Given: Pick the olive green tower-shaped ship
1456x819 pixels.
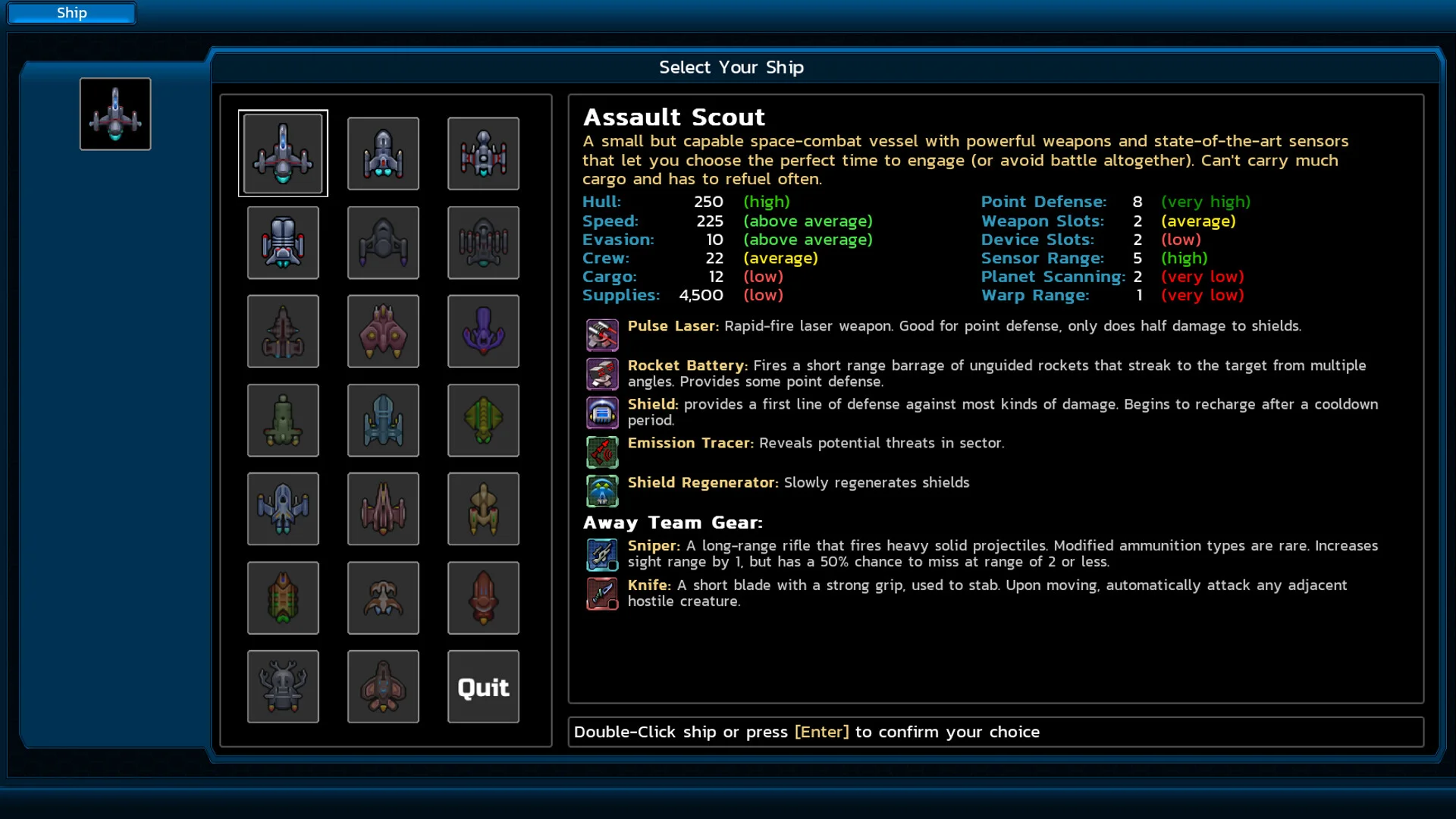Looking at the screenshot, I should point(283,420).
